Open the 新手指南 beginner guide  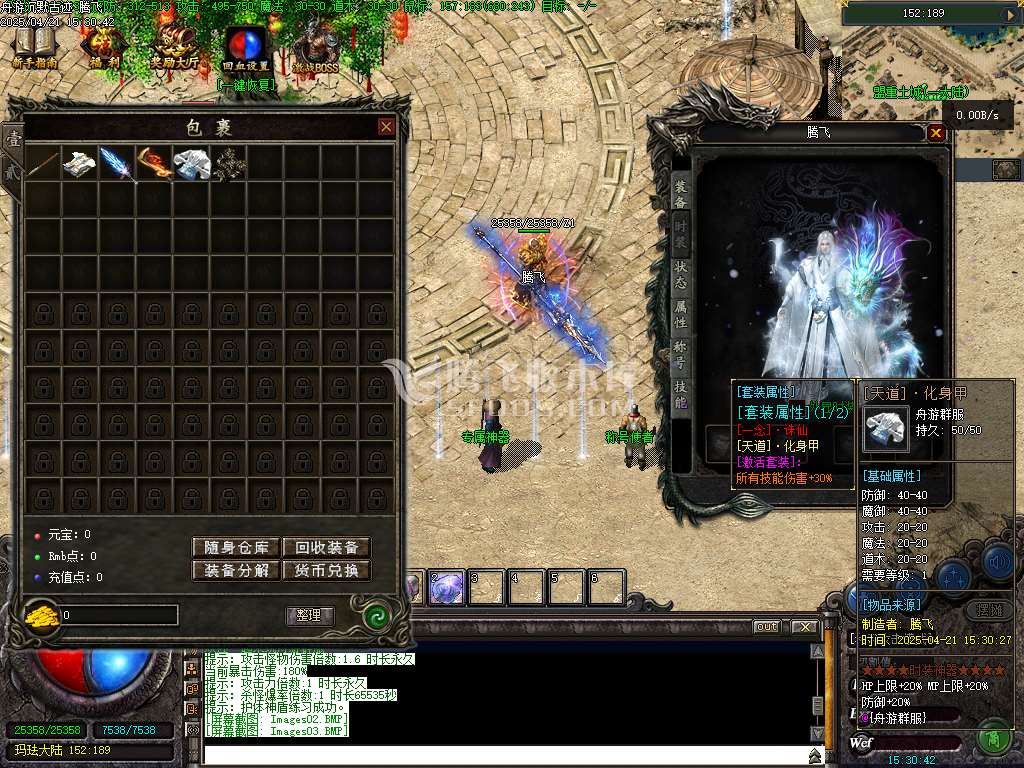coord(35,47)
